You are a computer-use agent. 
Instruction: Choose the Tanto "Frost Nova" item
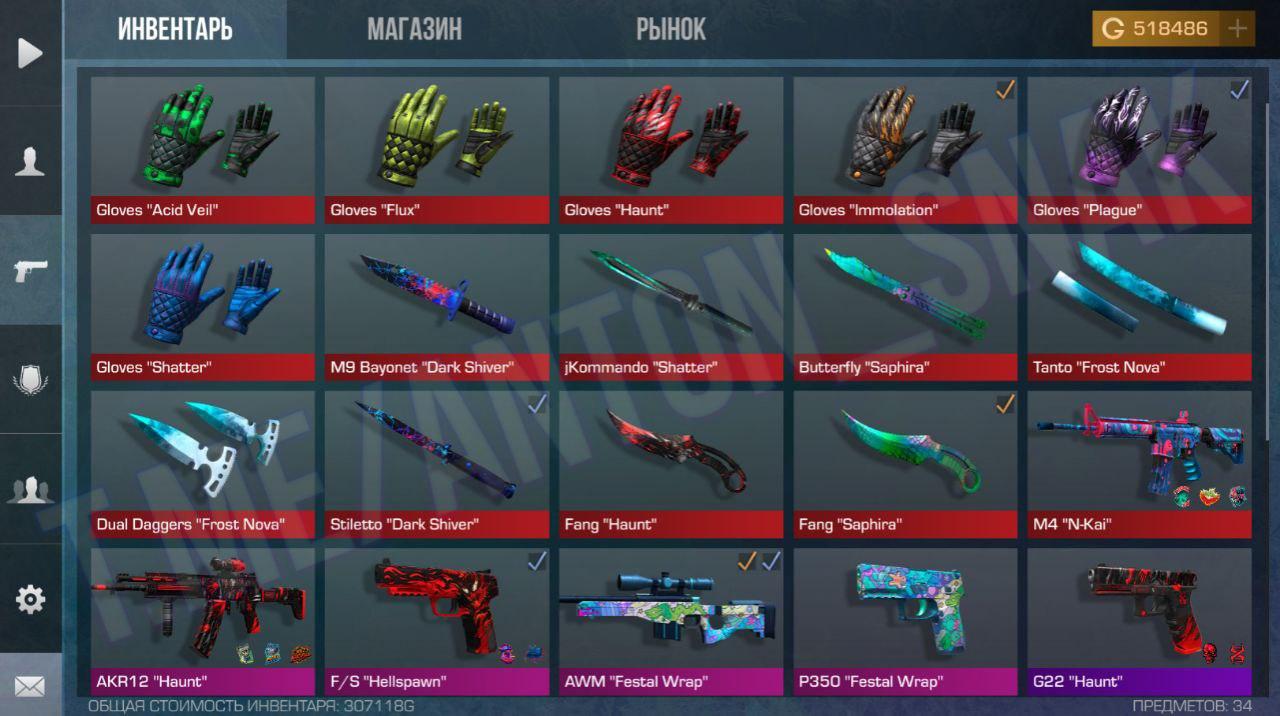tap(1139, 307)
